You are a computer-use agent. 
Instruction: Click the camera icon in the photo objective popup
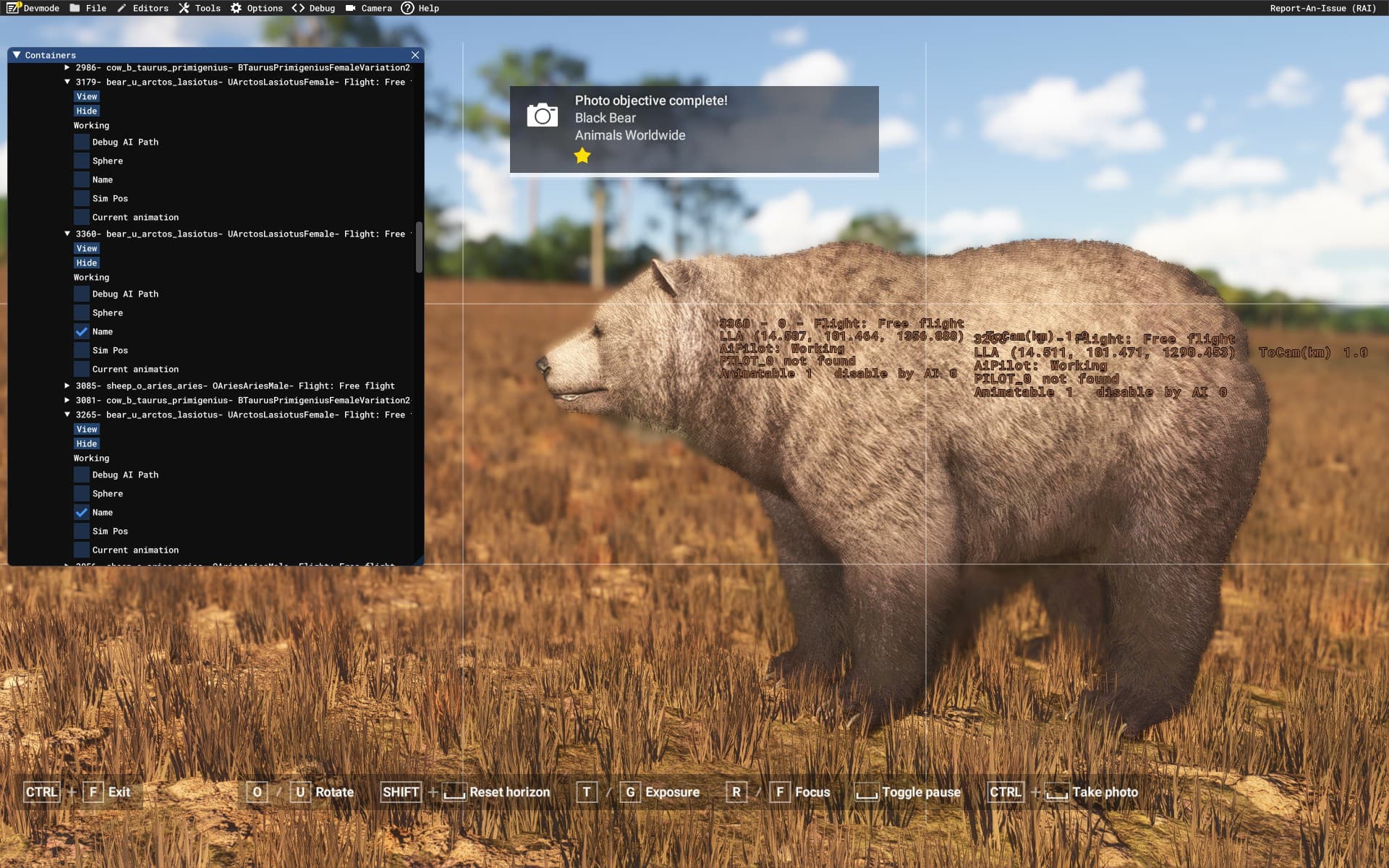coord(542,114)
